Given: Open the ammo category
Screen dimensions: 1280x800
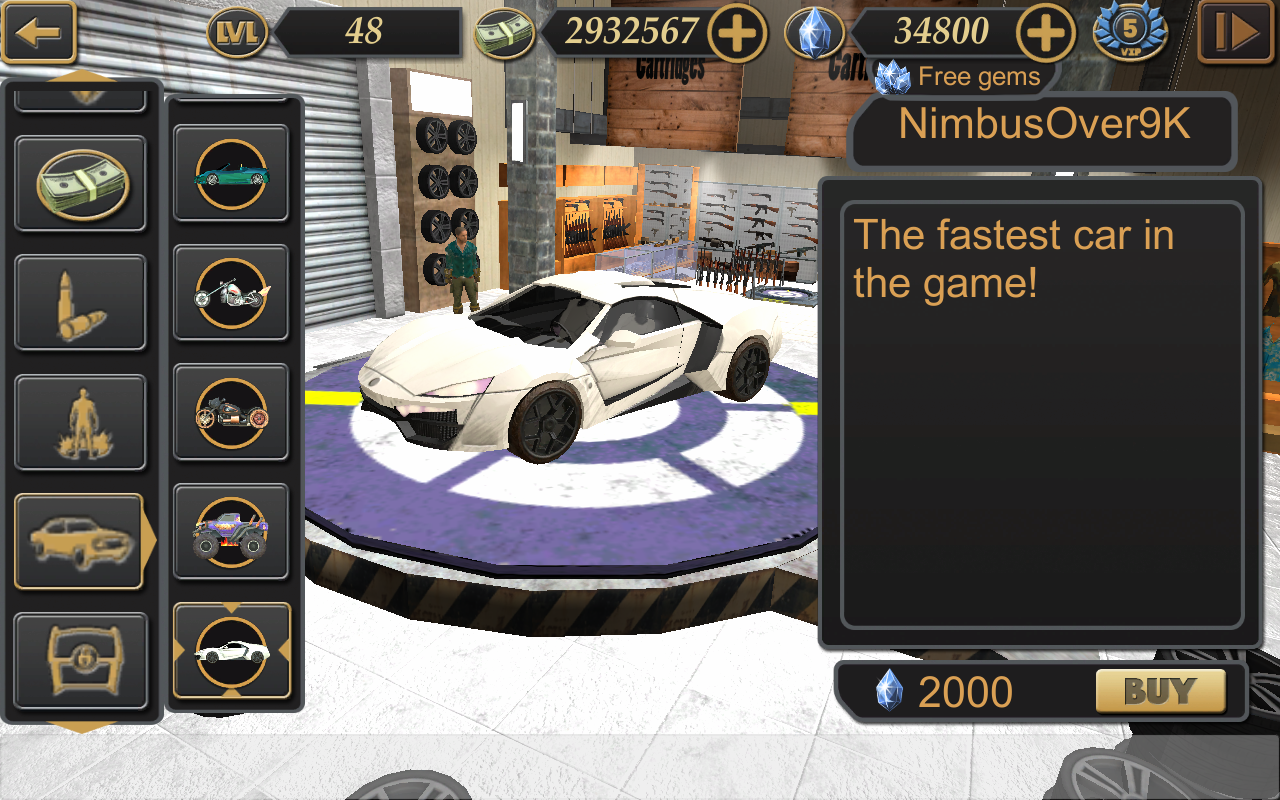Looking at the screenshot, I should pyautogui.click(x=80, y=302).
